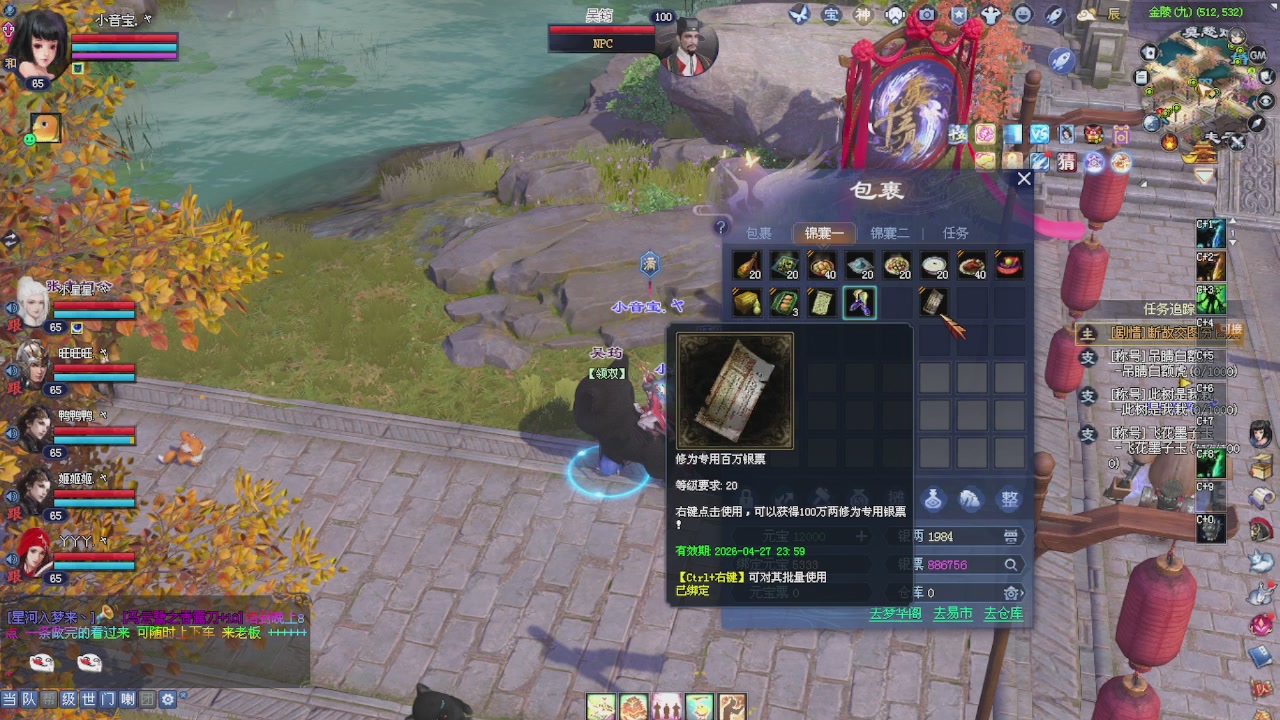Click the 猜 event icon

(x=1067, y=161)
